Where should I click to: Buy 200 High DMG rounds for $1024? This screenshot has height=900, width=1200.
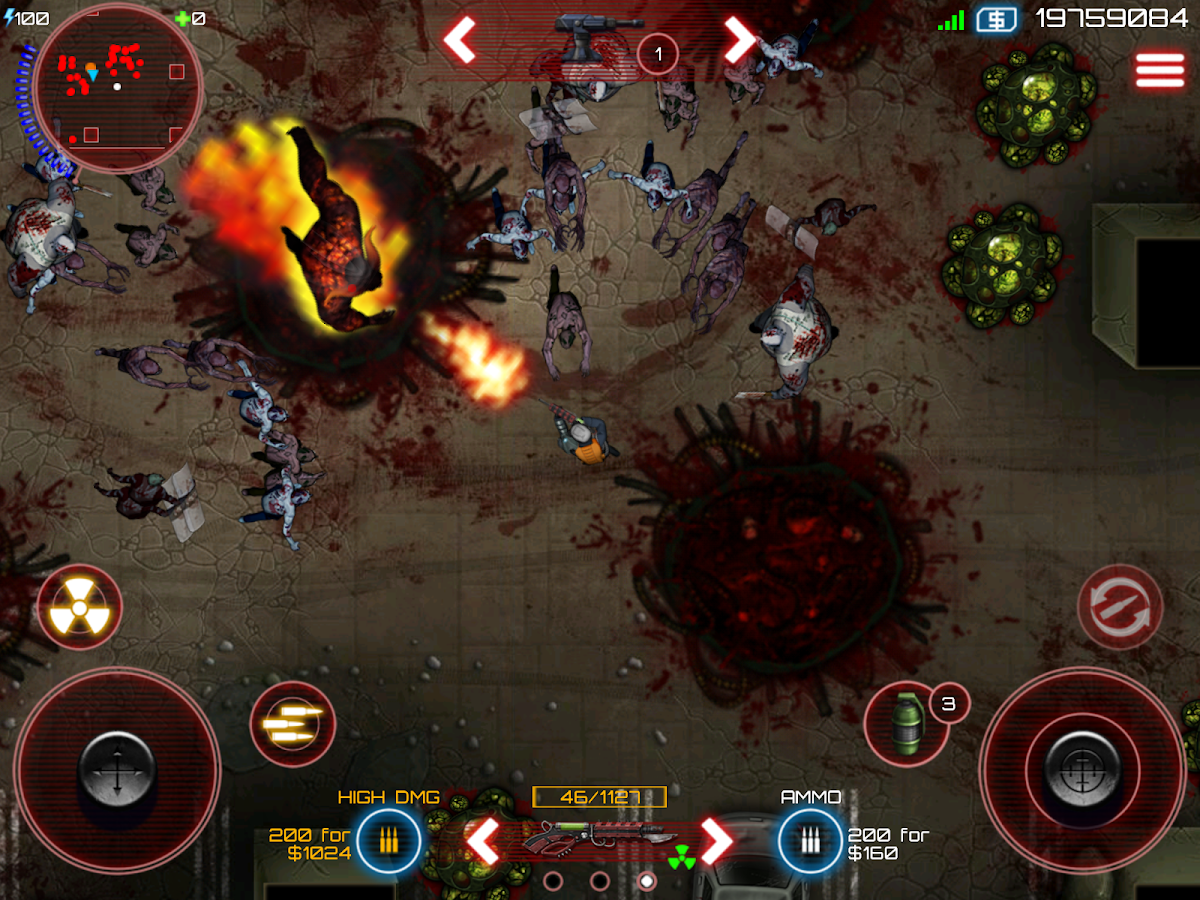(387, 842)
